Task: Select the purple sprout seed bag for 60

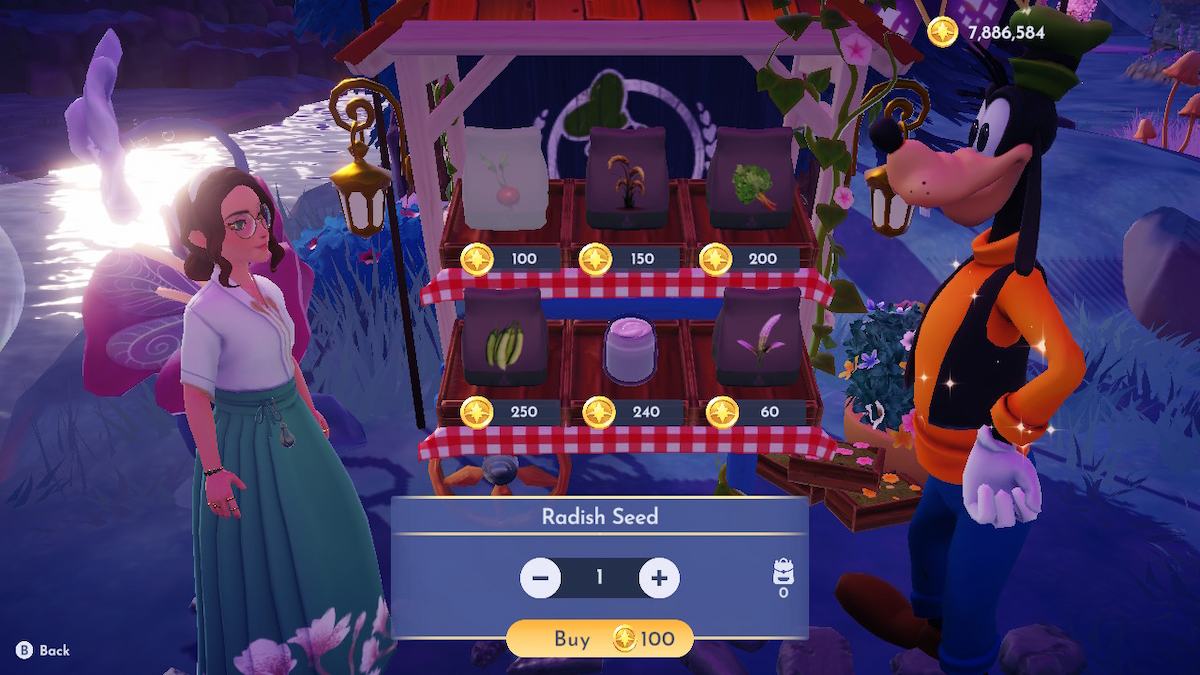Action: click(757, 338)
